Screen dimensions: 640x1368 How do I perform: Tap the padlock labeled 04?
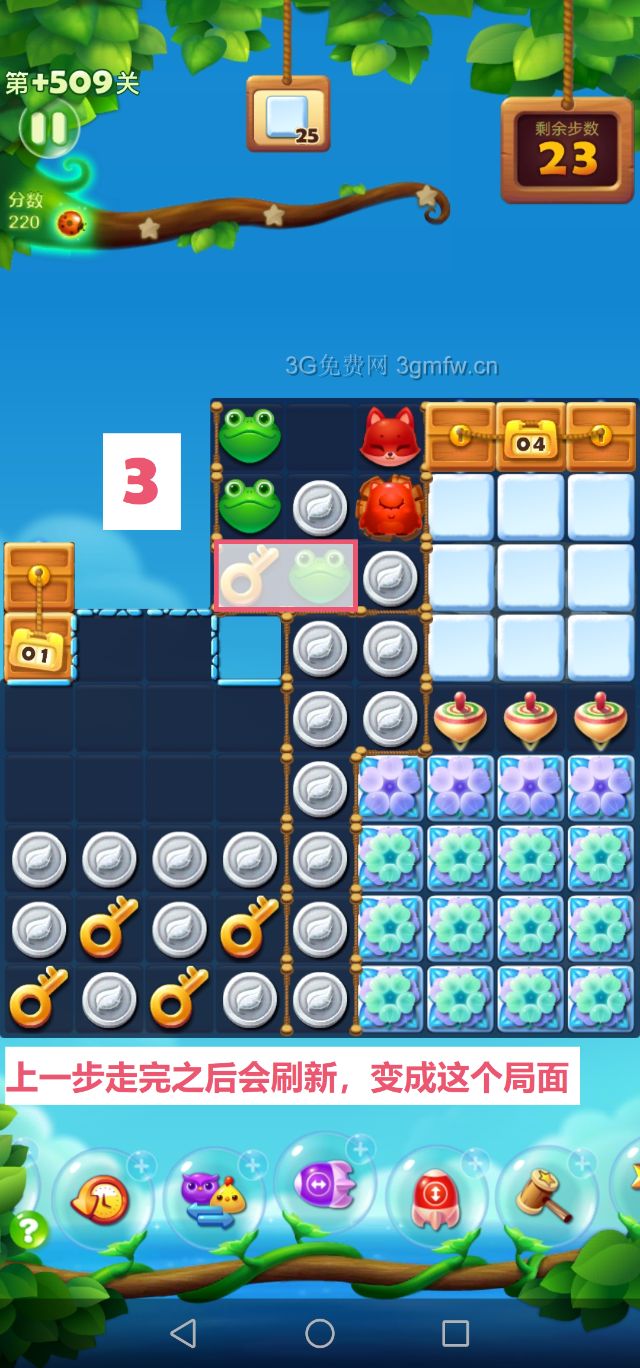[531, 440]
